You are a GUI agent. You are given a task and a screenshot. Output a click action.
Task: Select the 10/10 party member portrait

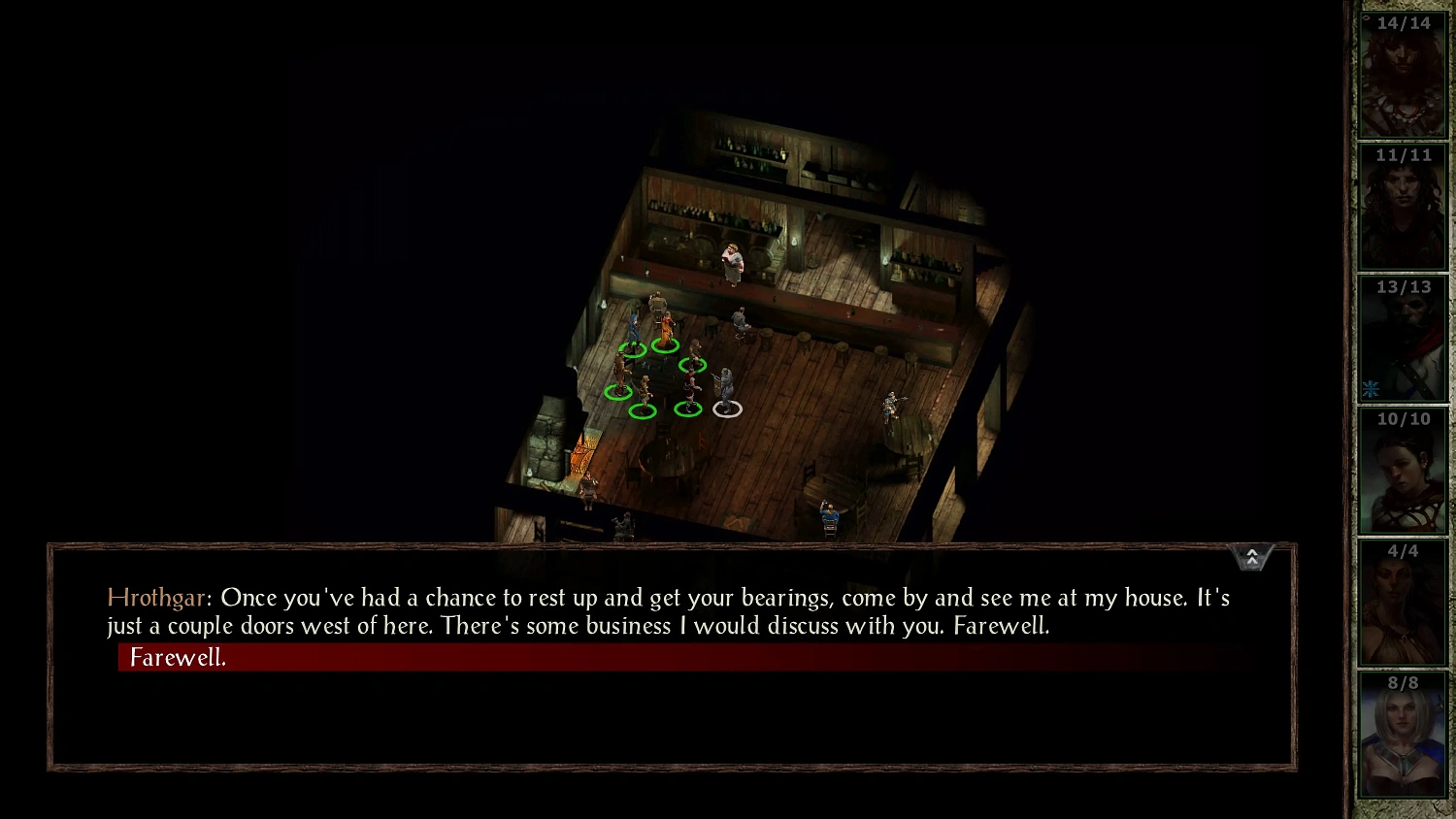coord(1403,470)
